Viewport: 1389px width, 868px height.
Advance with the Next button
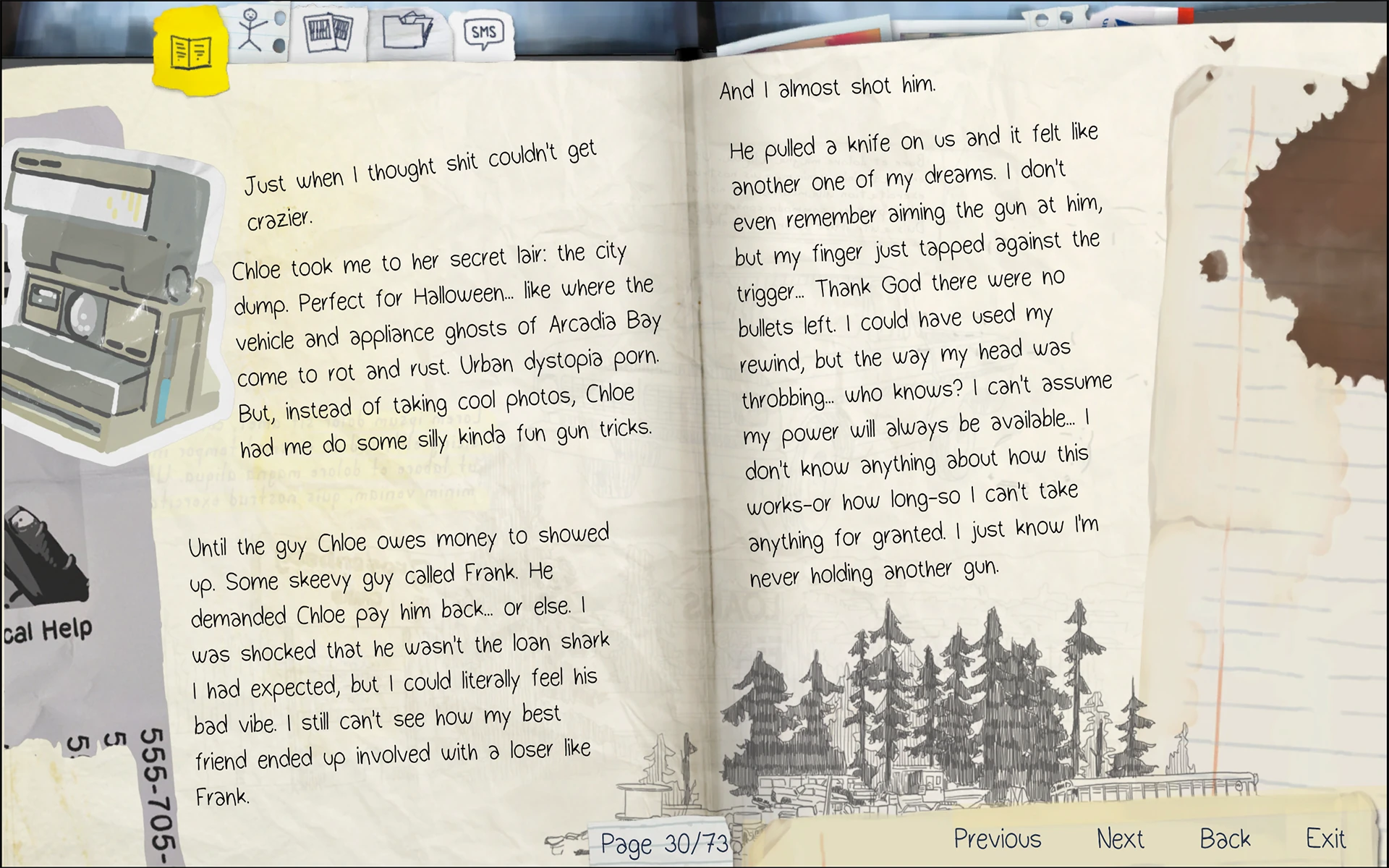[x=1121, y=838]
